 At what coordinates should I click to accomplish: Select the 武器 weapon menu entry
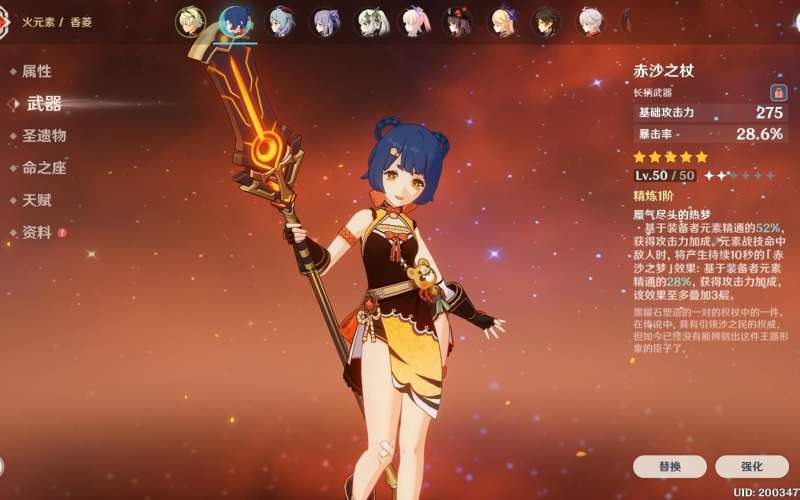point(44,103)
